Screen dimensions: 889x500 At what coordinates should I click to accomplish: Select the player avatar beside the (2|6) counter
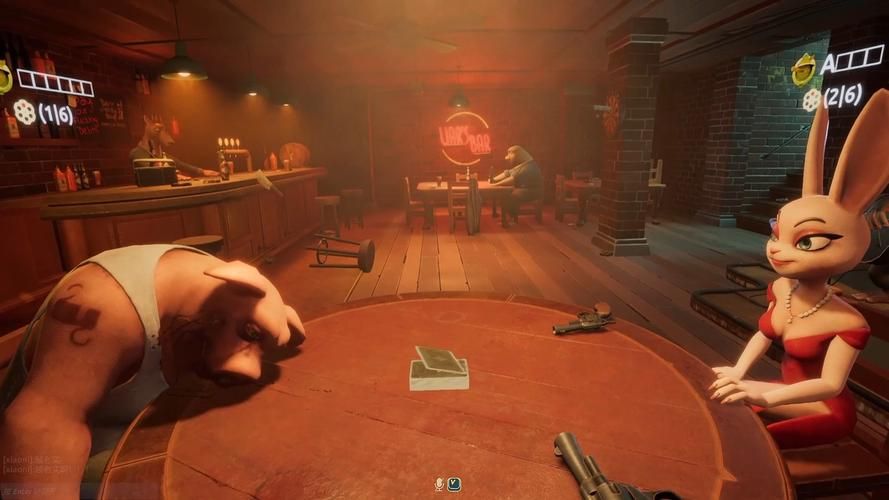coord(803,69)
